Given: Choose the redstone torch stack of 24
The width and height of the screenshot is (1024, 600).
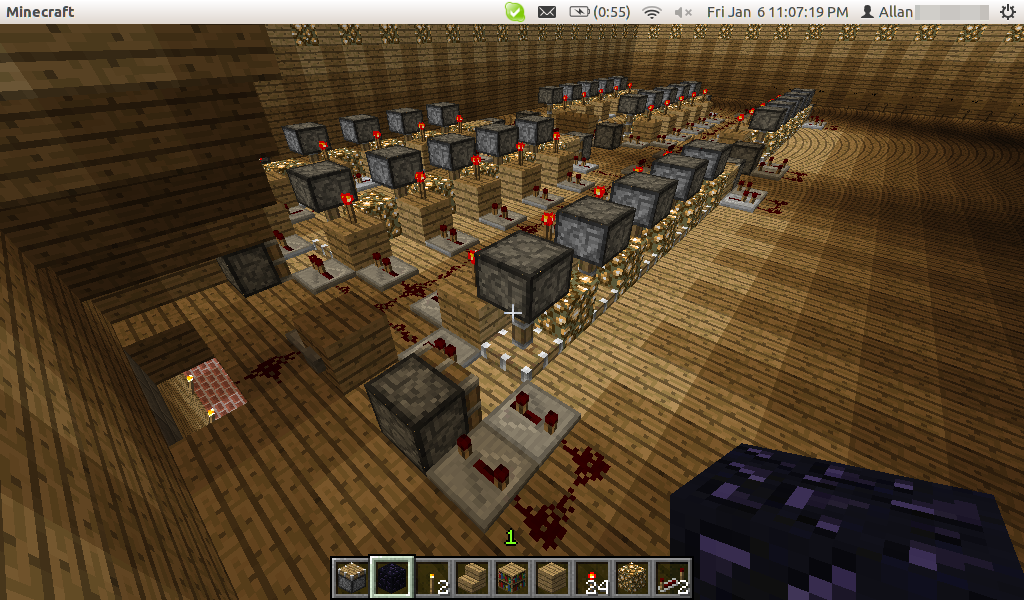Looking at the screenshot, I should [591, 578].
